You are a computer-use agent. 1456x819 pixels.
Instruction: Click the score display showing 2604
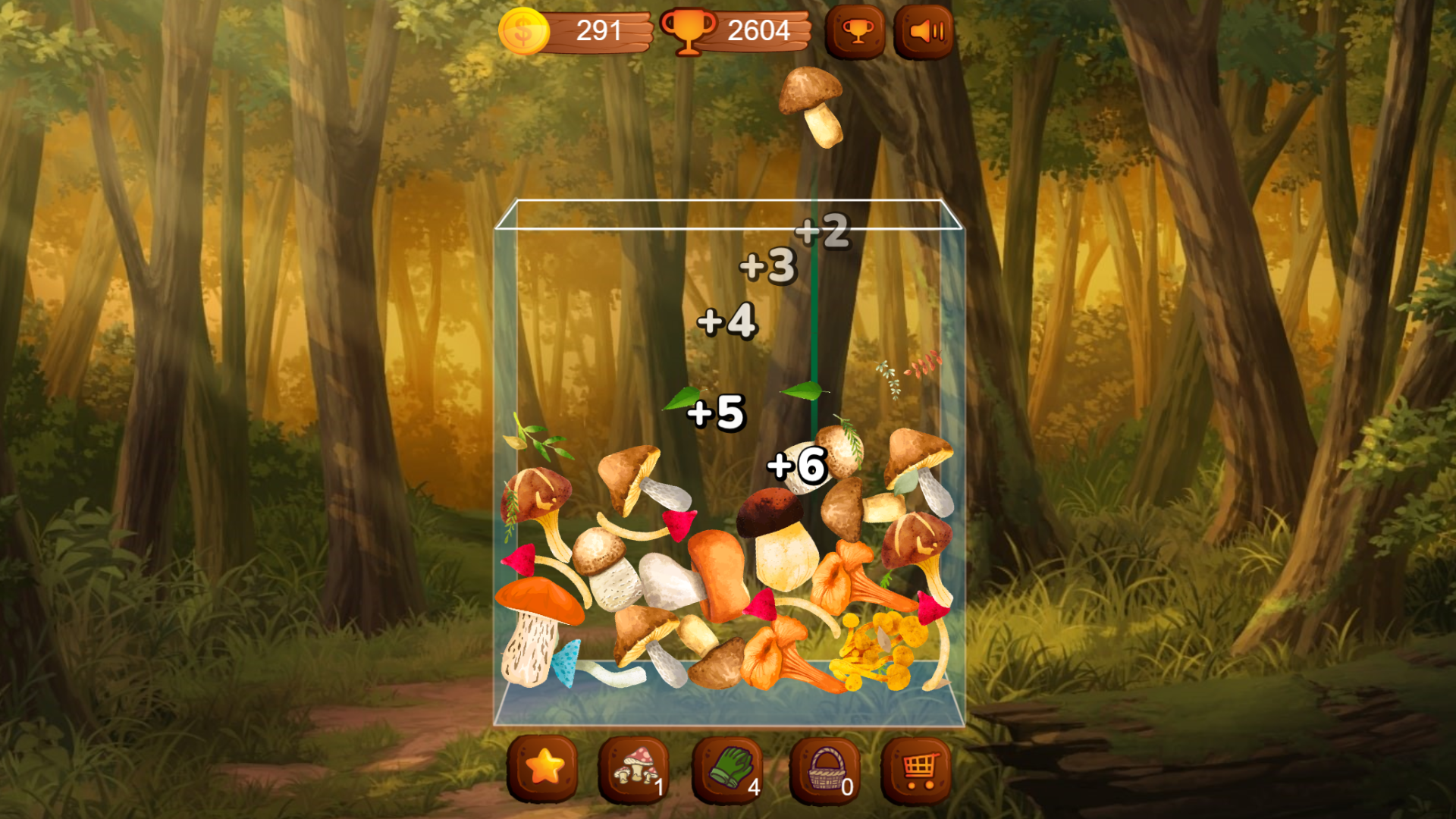(x=758, y=31)
